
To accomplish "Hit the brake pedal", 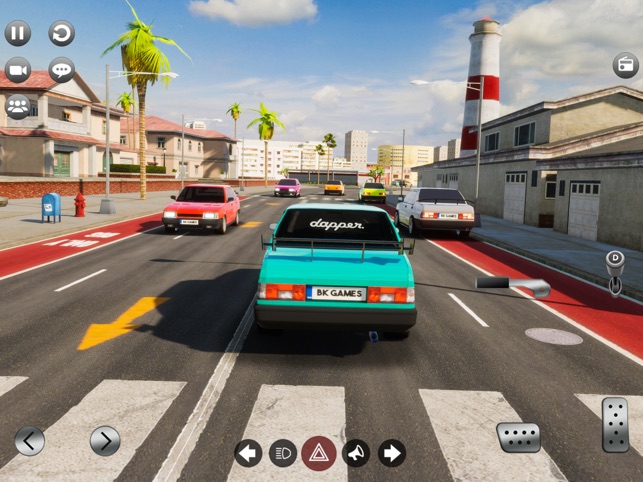I will coord(518,437).
